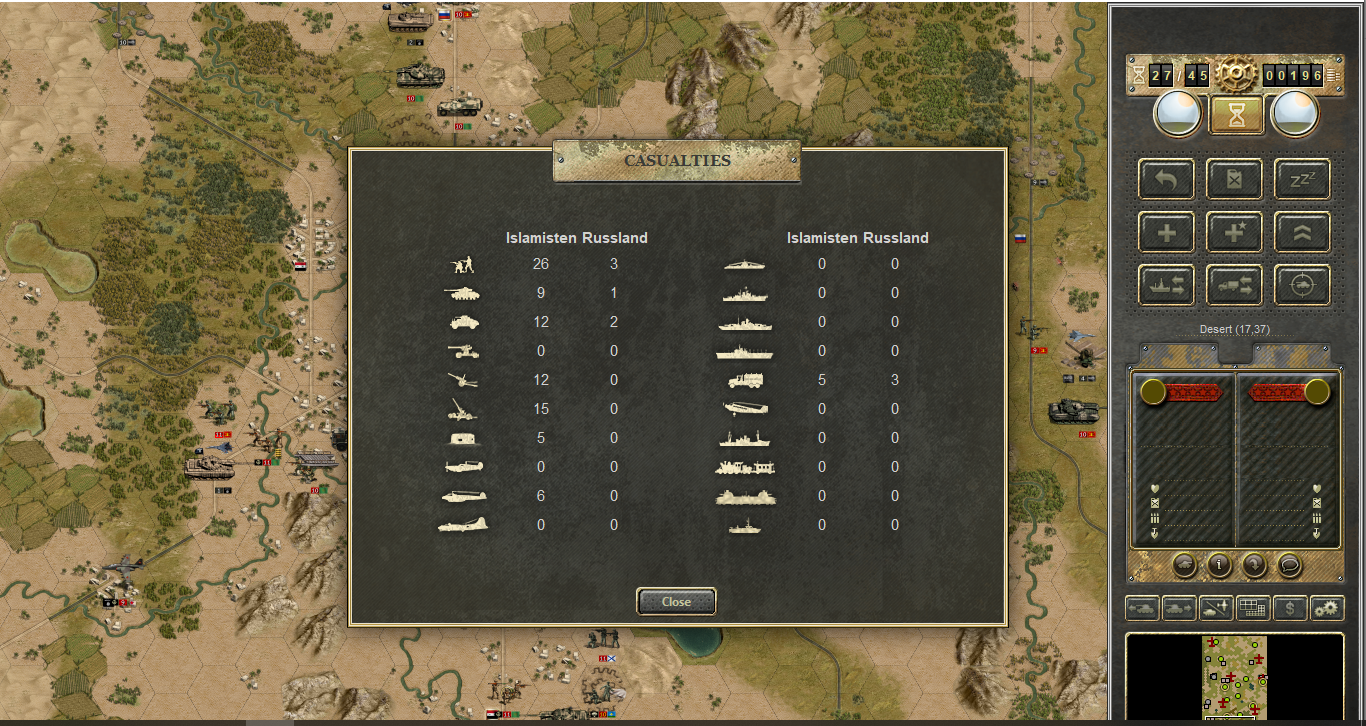Click the round tank icon button

pos(1184,565)
